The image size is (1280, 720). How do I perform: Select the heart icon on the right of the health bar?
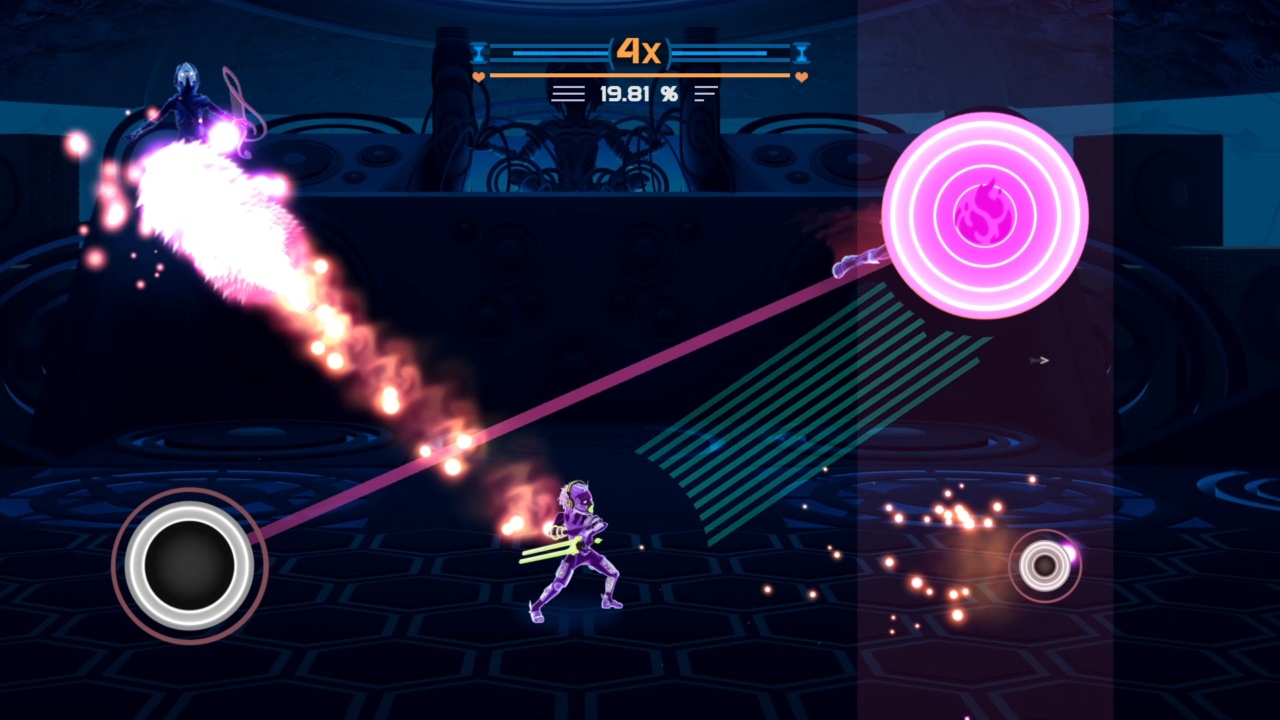(800, 75)
